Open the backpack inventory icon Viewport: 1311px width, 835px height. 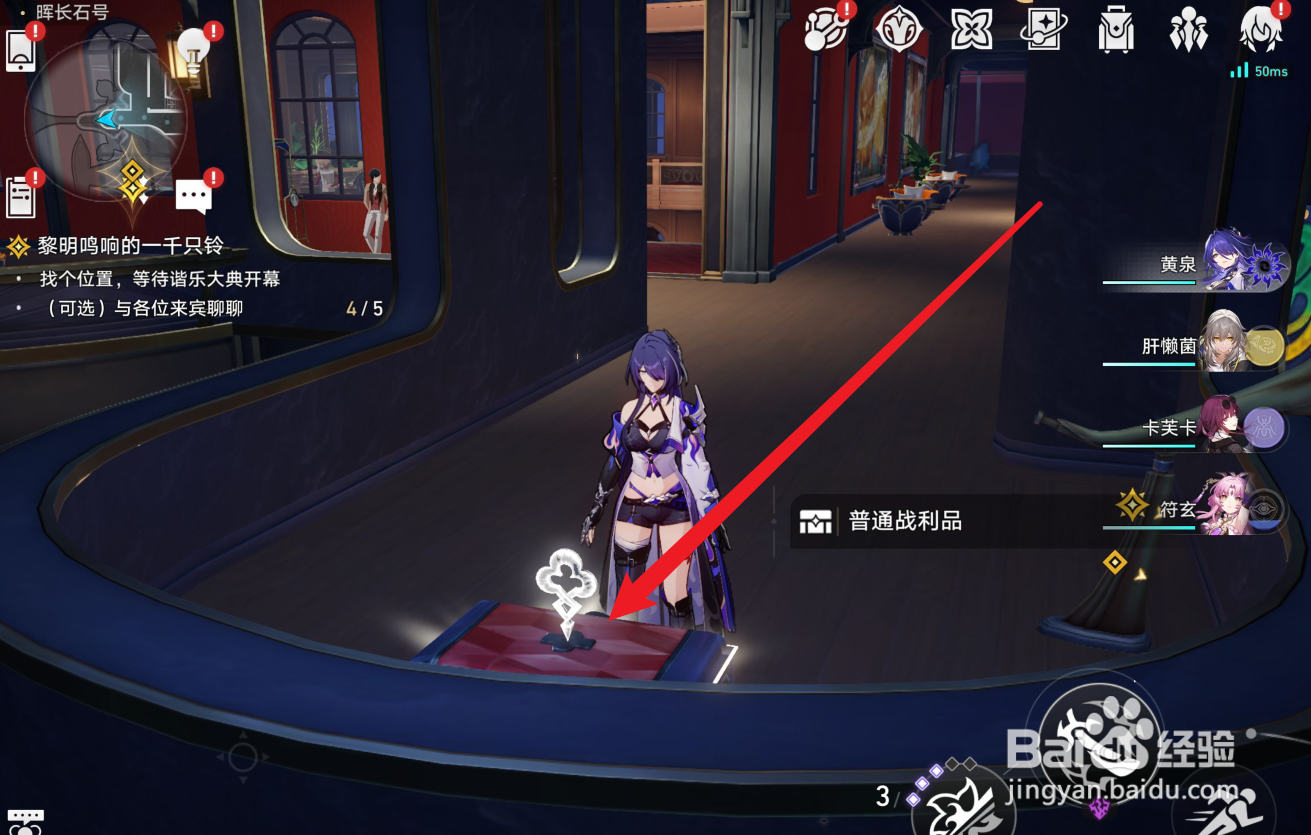pyautogui.click(x=1115, y=30)
